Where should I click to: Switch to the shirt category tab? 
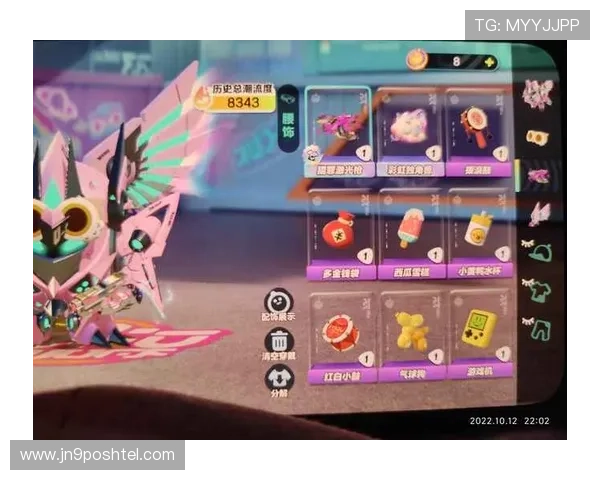coord(540,291)
